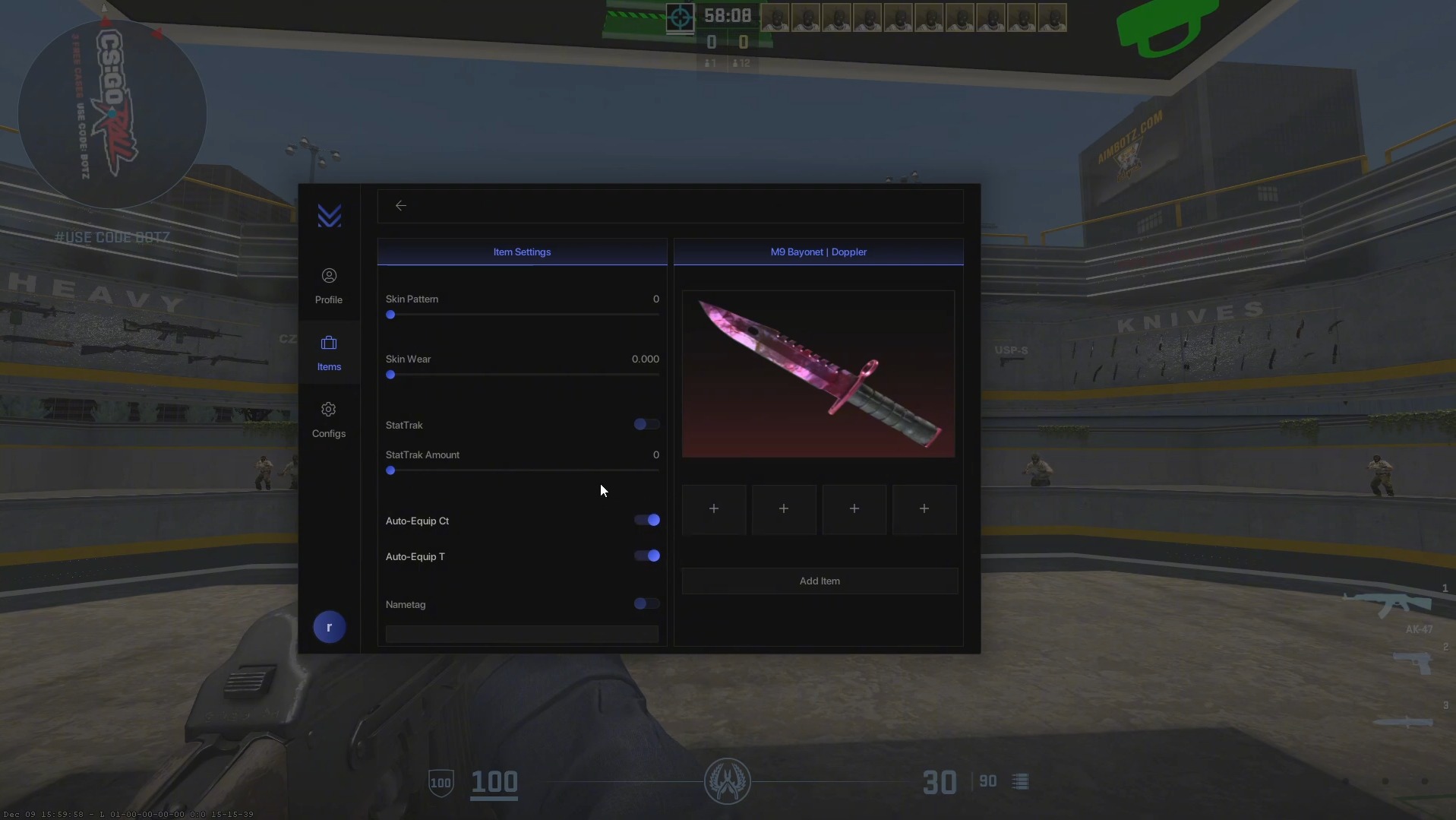Image resolution: width=1456 pixels, height=820 pixels.
Task: Click the Add Item button
Action: (819, 580)
